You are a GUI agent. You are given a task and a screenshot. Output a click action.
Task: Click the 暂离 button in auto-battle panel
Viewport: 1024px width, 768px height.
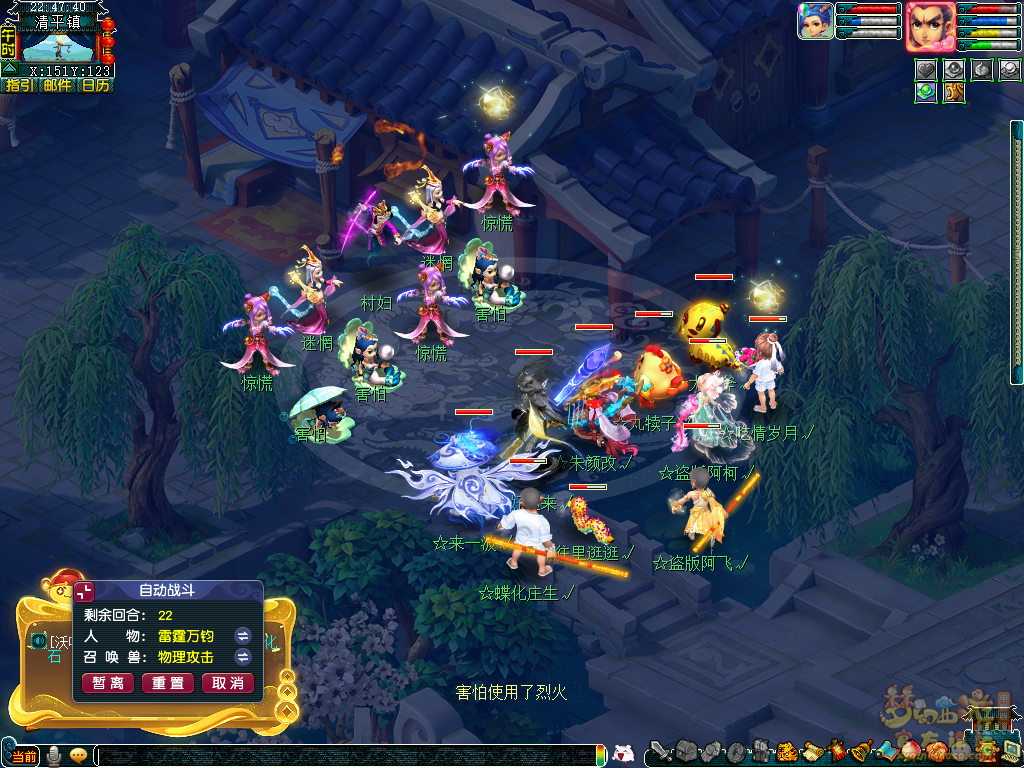click(108, 683)
